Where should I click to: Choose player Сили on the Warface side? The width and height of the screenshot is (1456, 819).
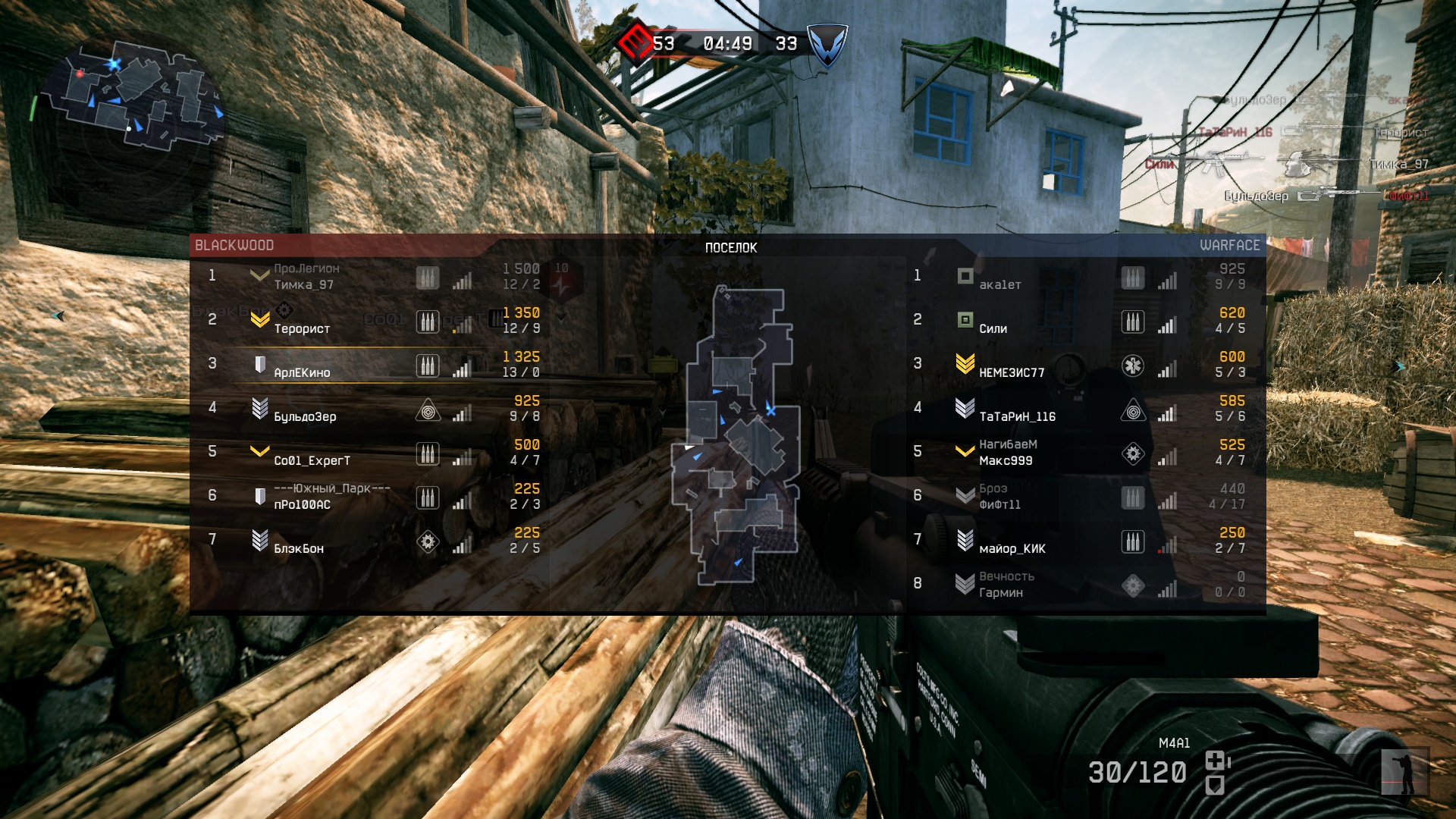(993, 329)
